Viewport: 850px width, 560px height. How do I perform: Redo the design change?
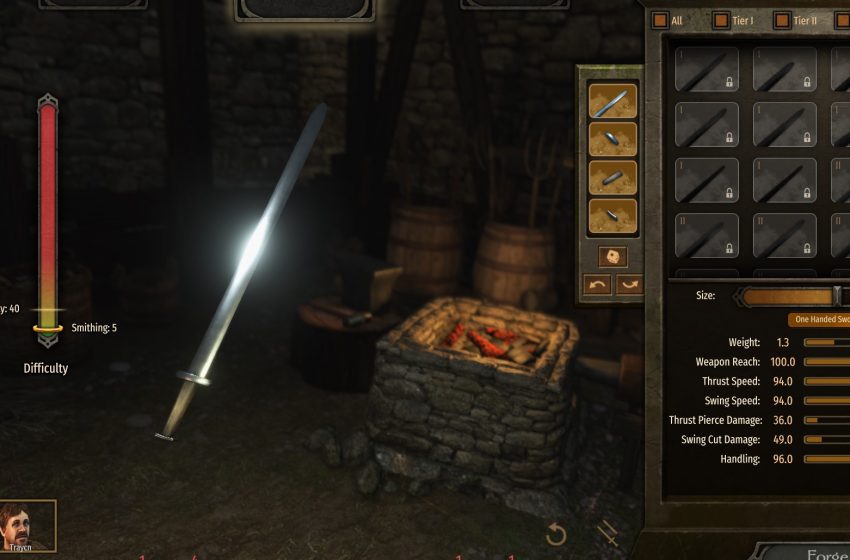(x=629, y=284)
